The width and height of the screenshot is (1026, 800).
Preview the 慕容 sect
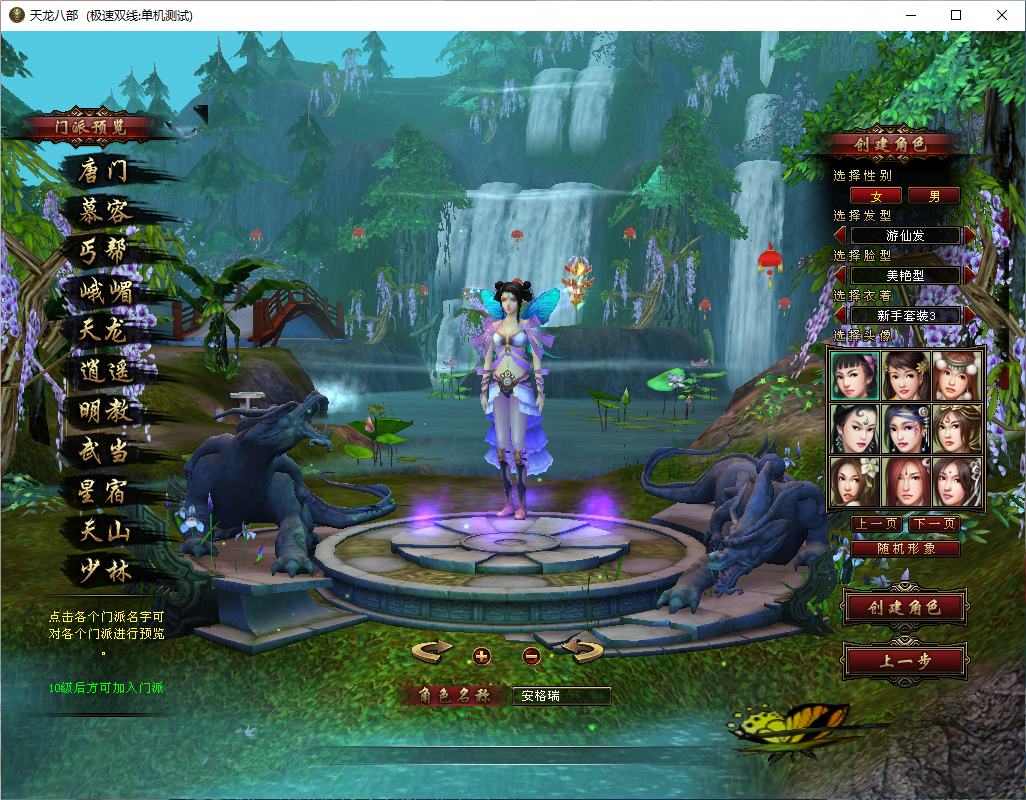click(x=106, y=211)
